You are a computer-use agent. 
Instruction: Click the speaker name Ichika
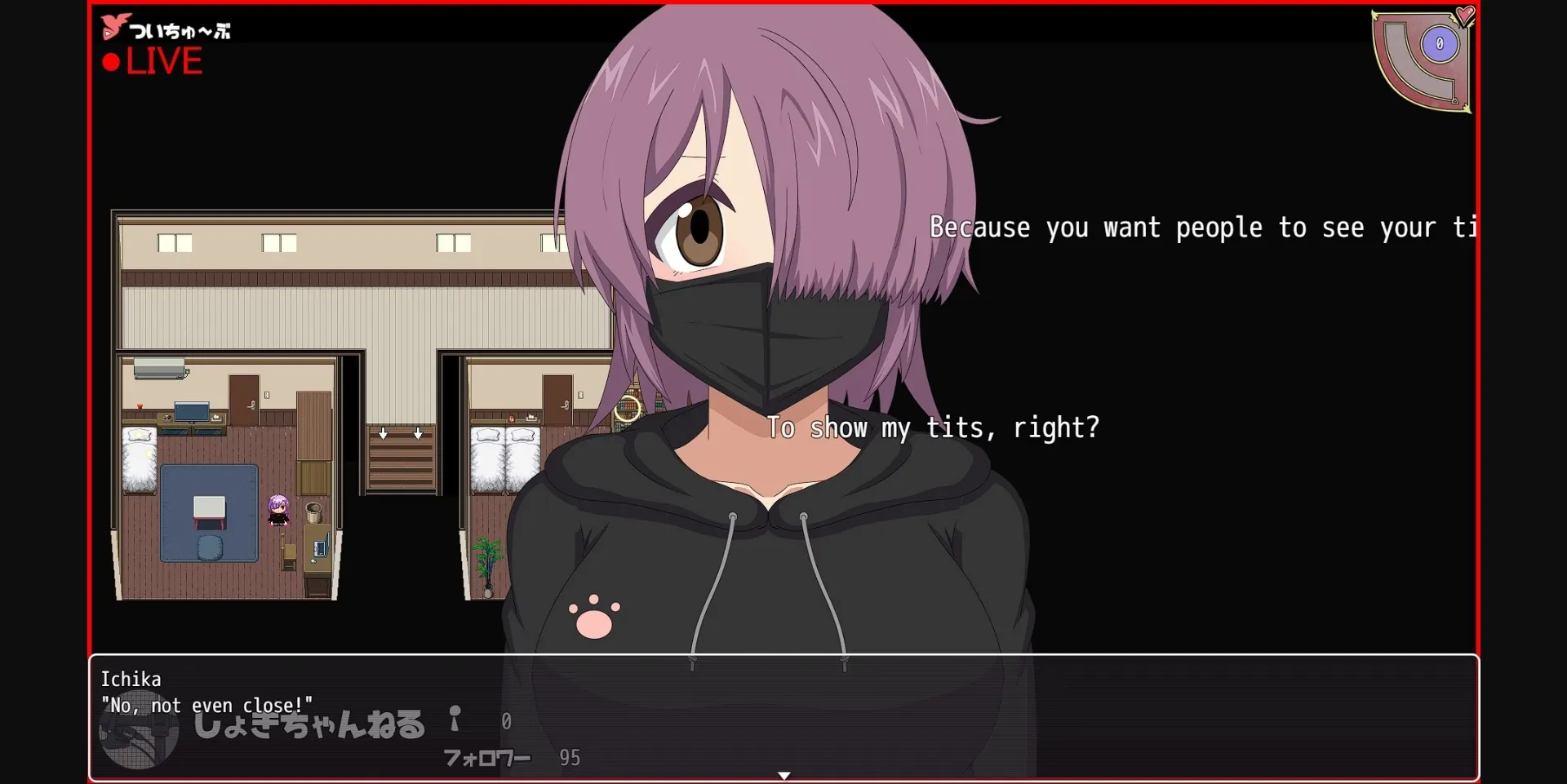131,679
